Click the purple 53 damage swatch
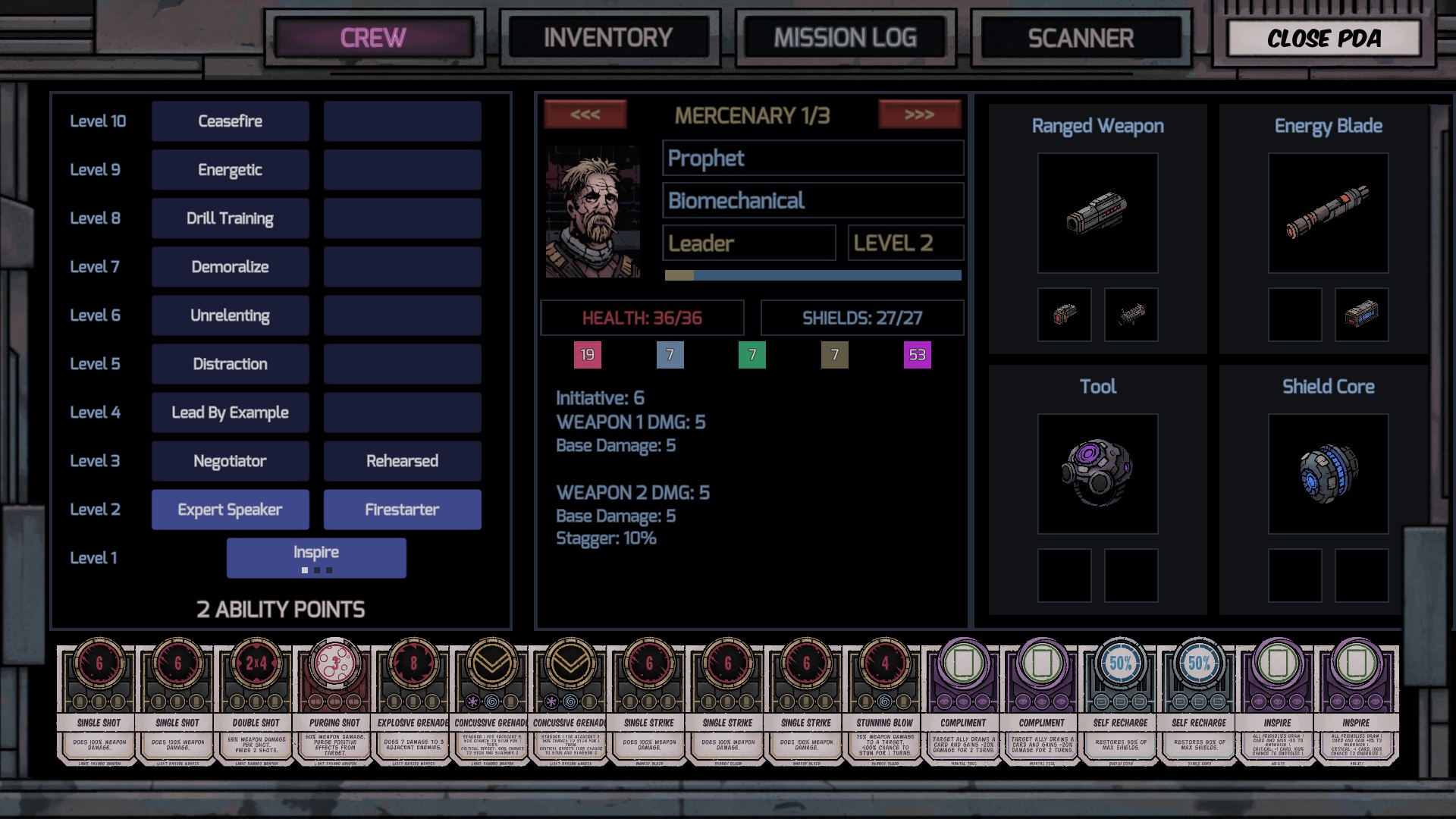Viewport: 1456px width, 819px height. click(x=917, y=353)
